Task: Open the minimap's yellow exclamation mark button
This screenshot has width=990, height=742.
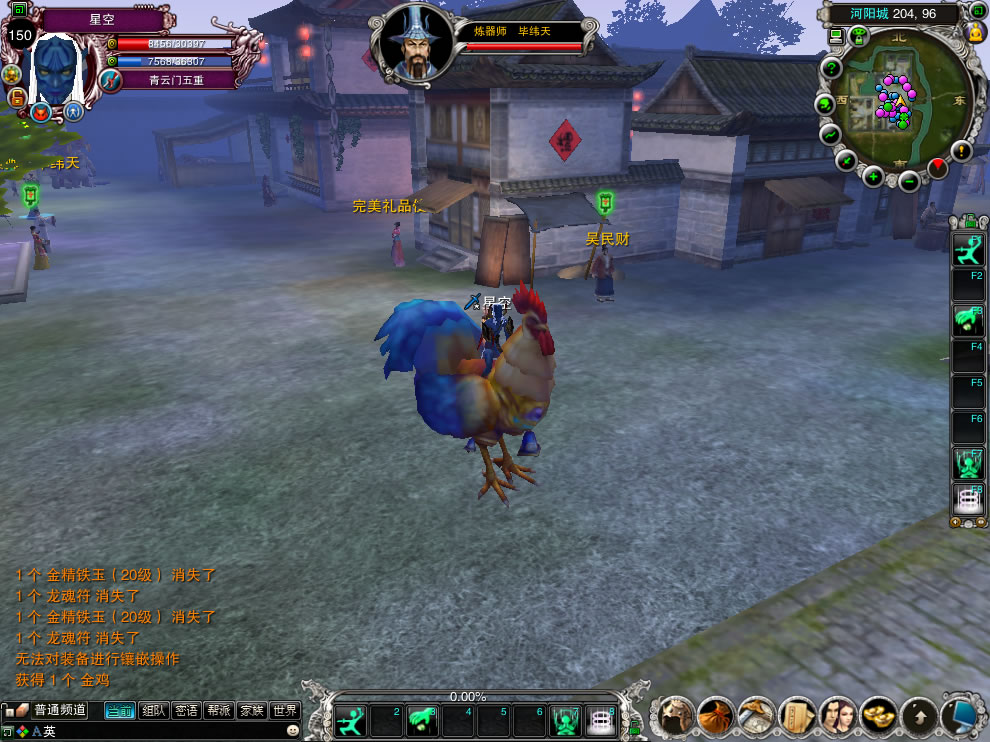Action: (961, 151)
